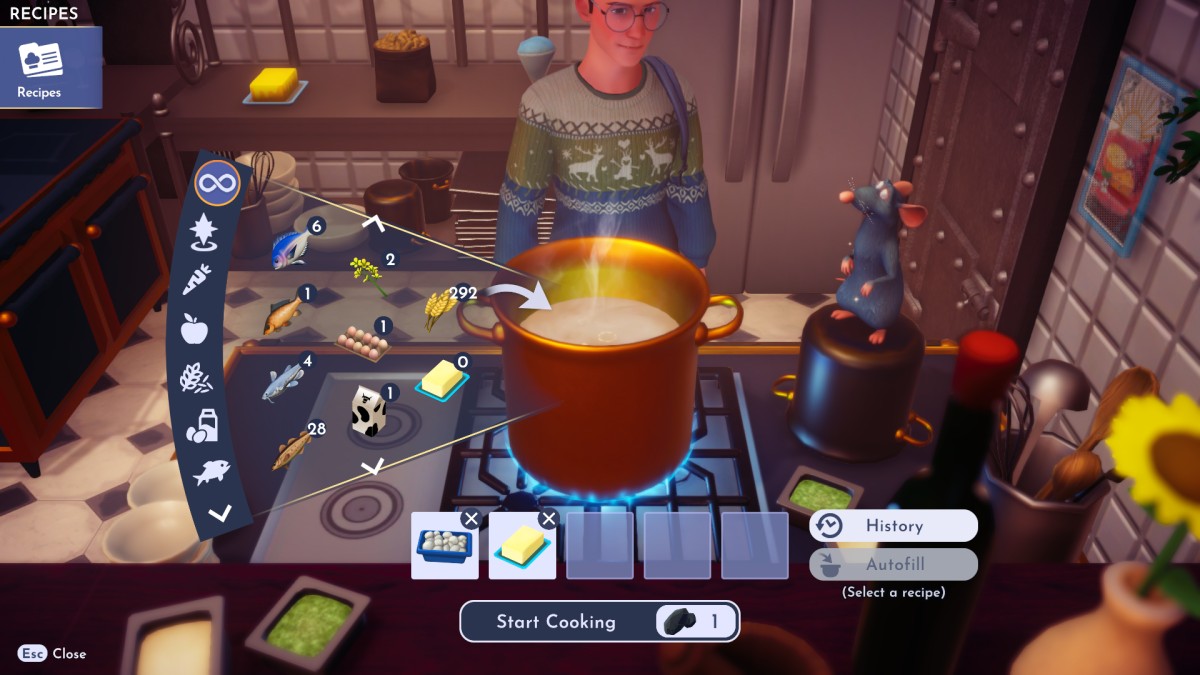Open the cooking History
This screenshot has width=1200, height=675.
[893, 526]
